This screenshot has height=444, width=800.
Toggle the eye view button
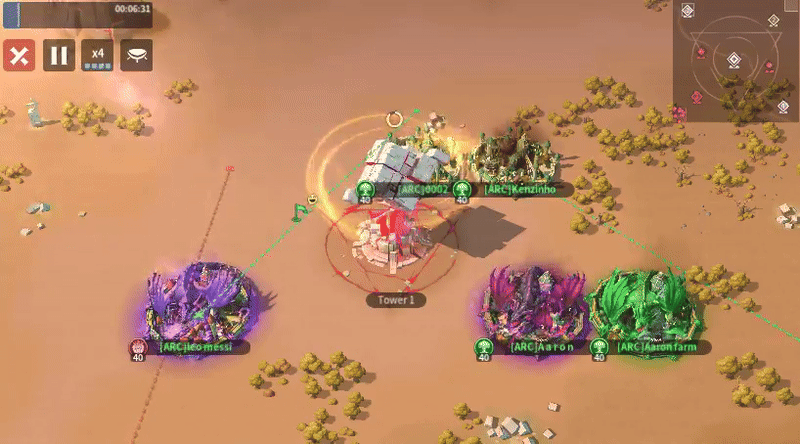point(137,55)
